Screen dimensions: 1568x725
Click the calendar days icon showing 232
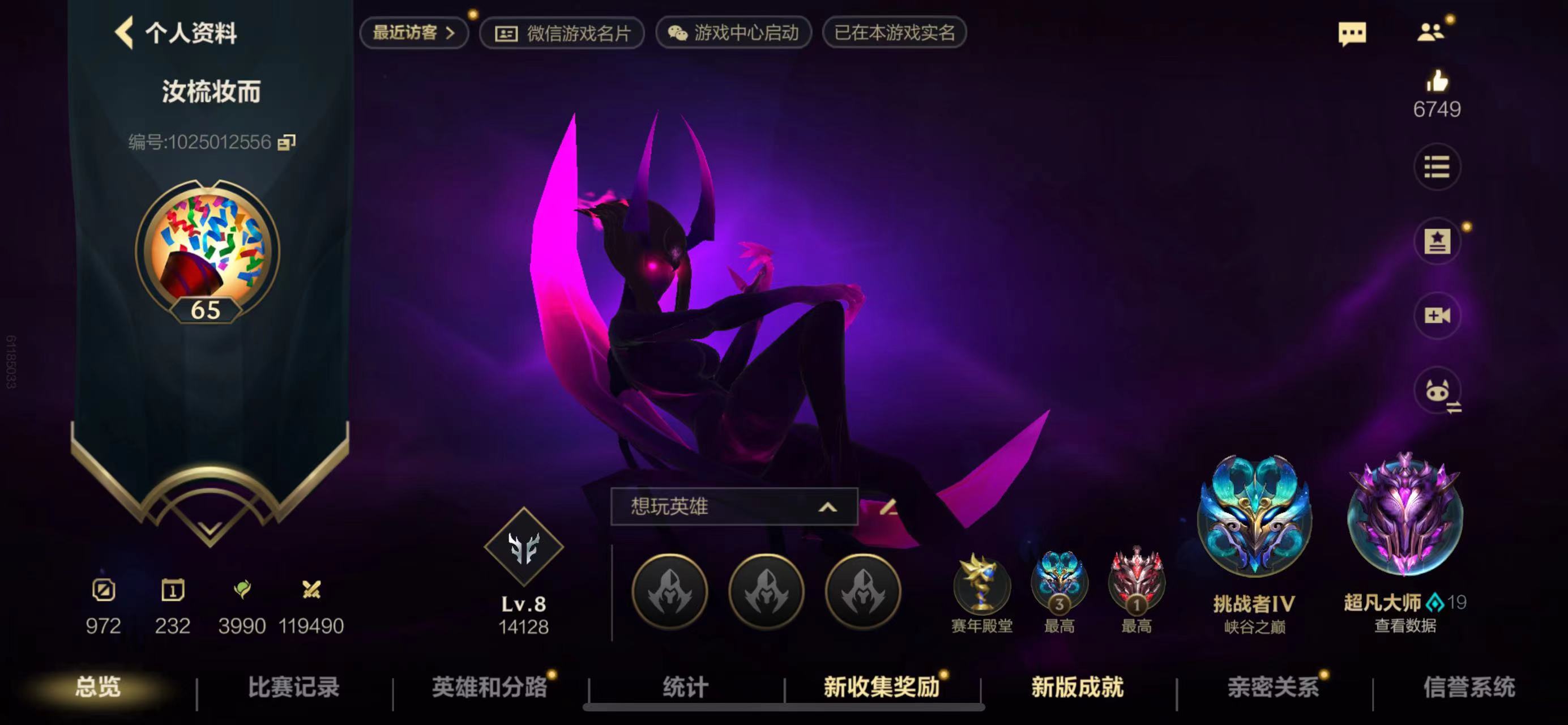174,589
